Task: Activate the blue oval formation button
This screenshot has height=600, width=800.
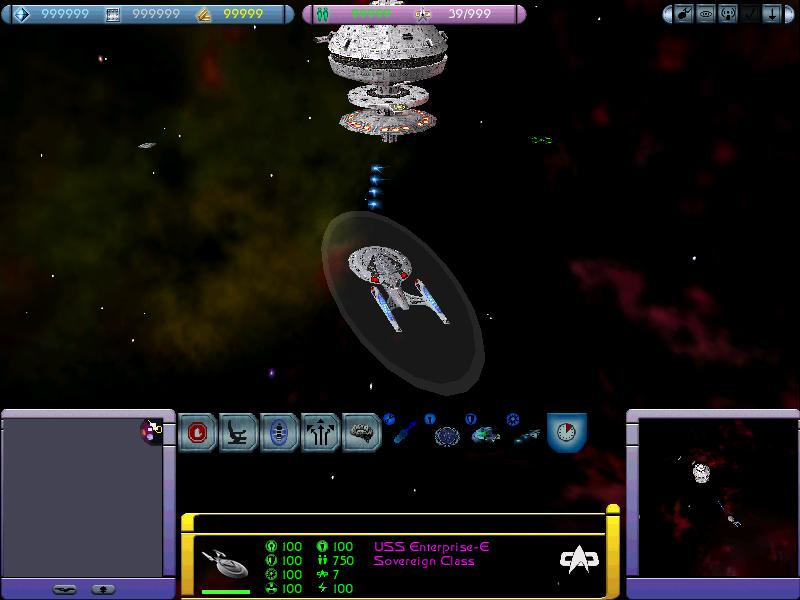Action: 280,433
